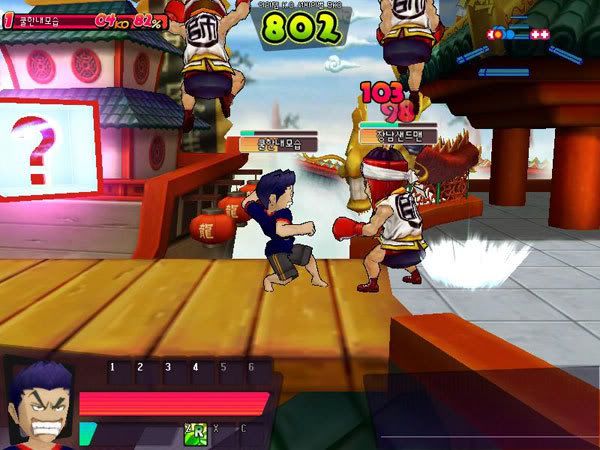
Task: Activate the green R skill icon
Action: [194, 432]
